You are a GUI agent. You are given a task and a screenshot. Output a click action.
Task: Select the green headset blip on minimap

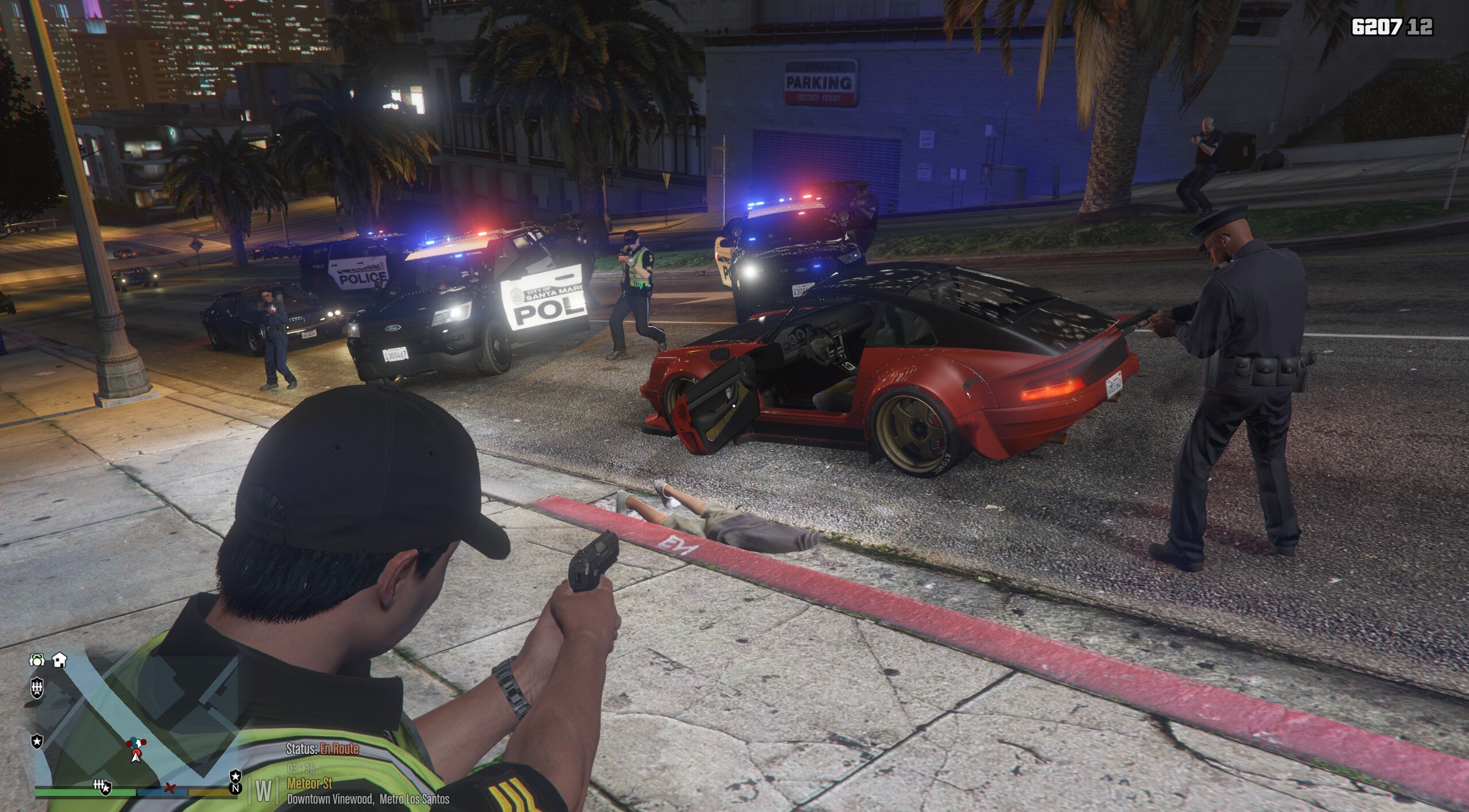tap(37, 660)
